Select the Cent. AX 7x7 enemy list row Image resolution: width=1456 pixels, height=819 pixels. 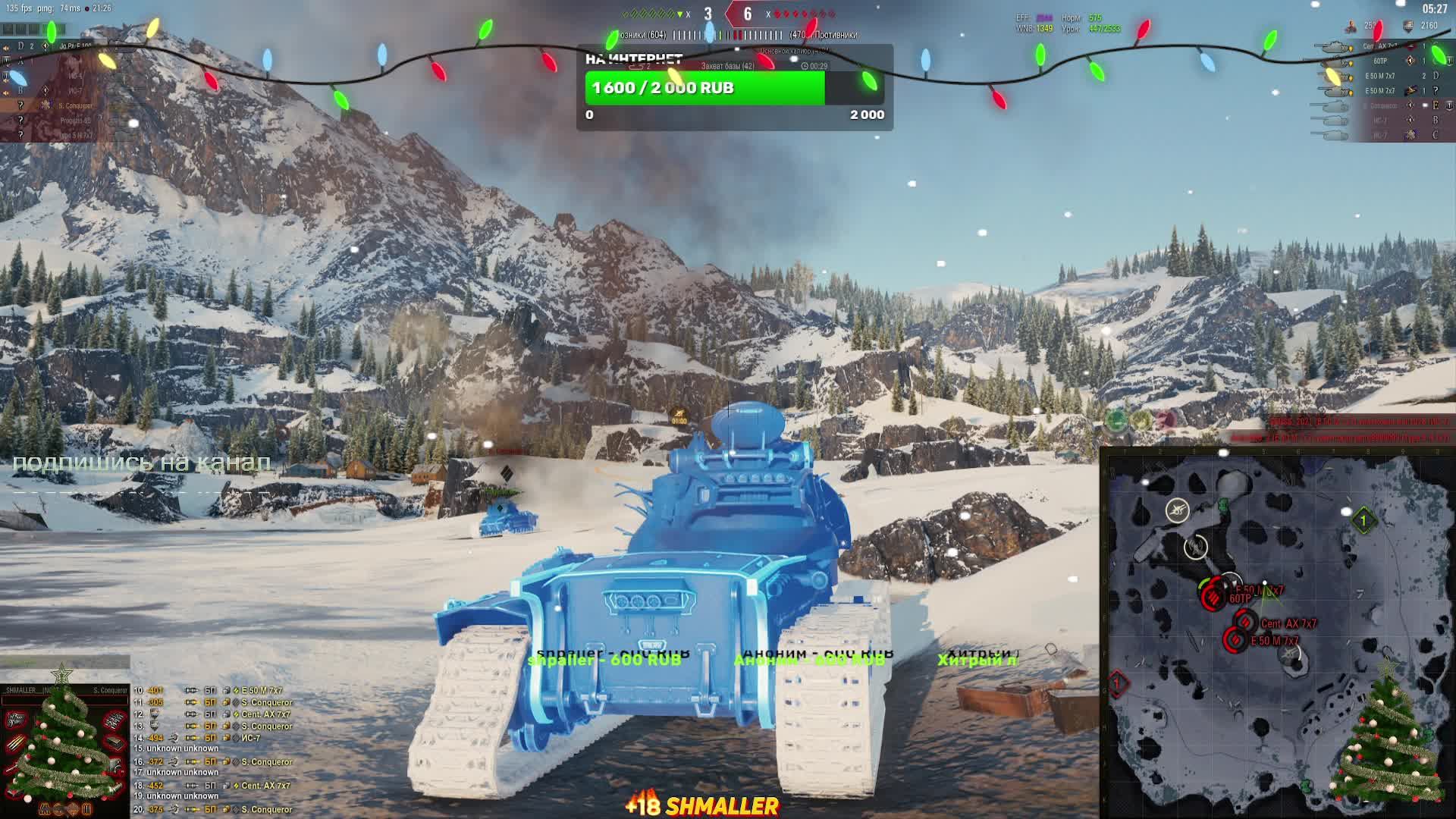(x=1380, y=46)
